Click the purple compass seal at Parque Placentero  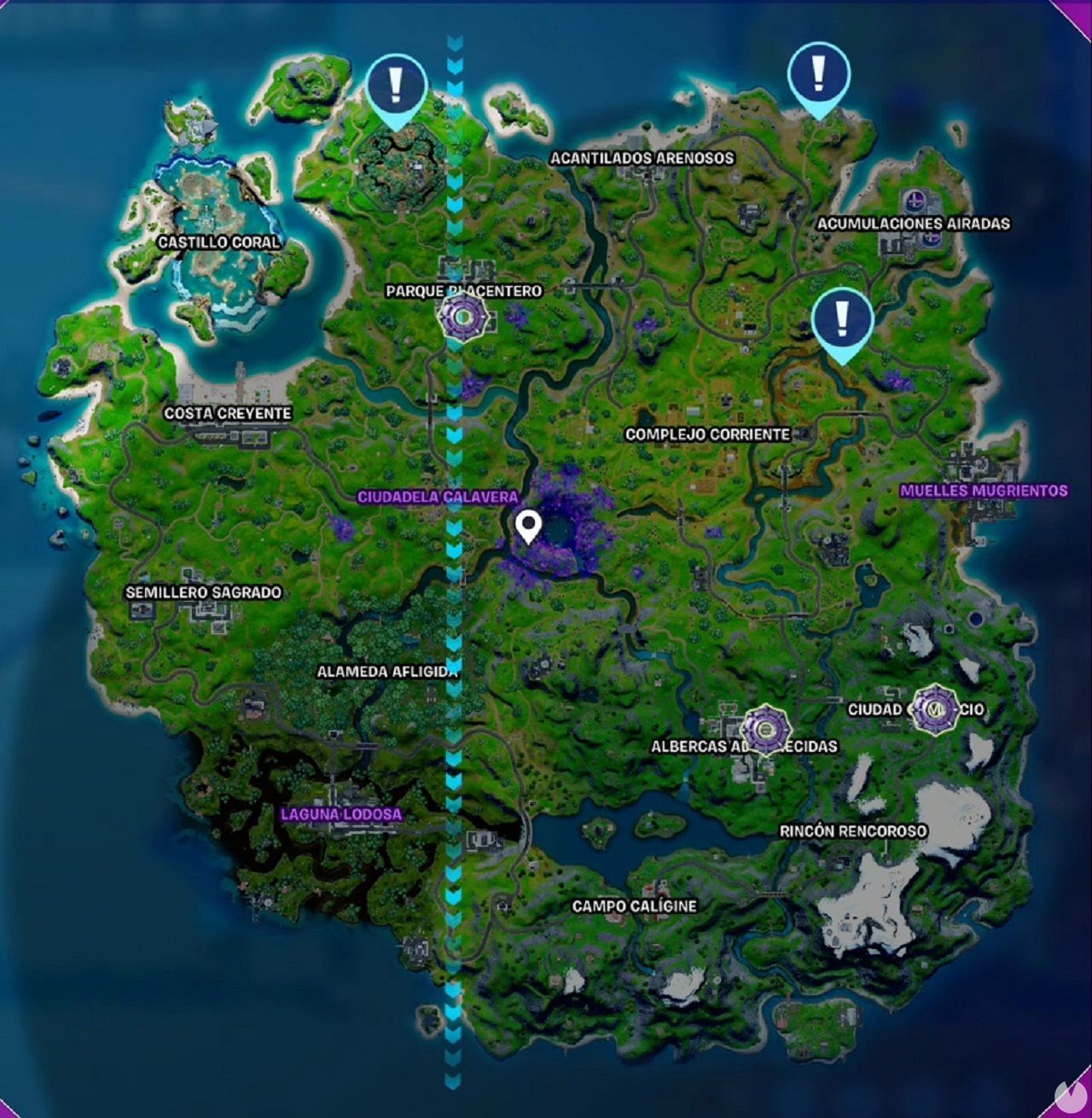(x=461, y=317)
